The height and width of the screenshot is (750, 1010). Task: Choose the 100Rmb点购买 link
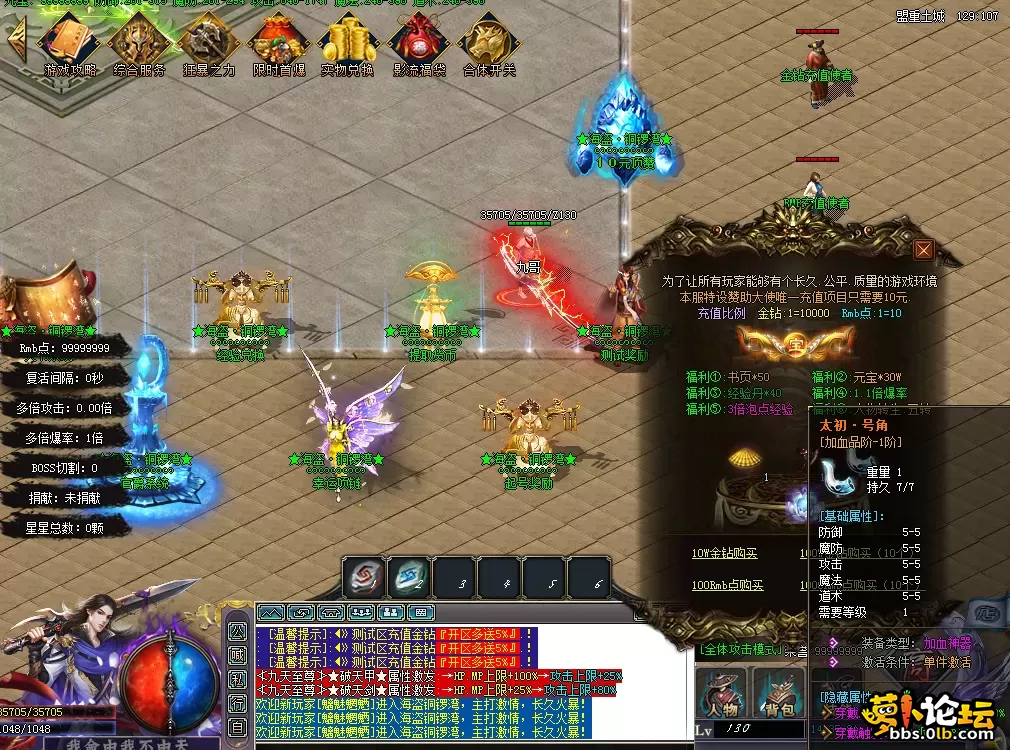point(727,585)
